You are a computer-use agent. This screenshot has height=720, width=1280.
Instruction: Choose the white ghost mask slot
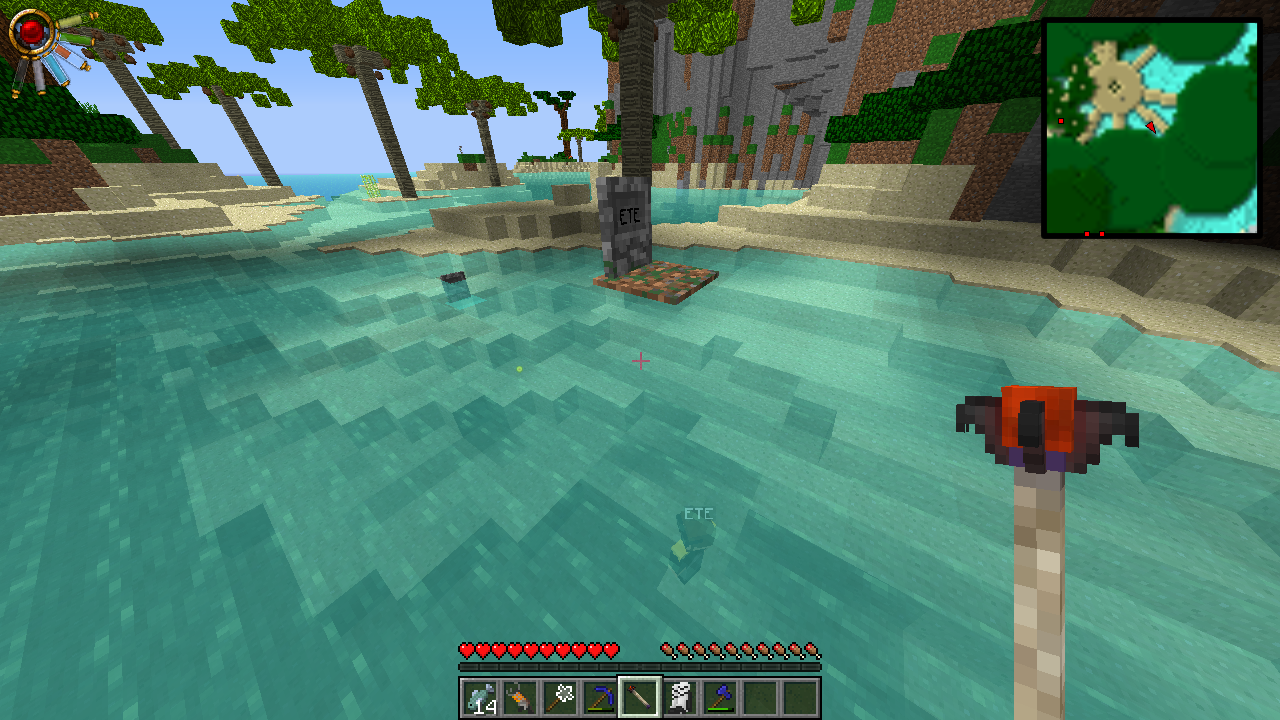(680, 697)
